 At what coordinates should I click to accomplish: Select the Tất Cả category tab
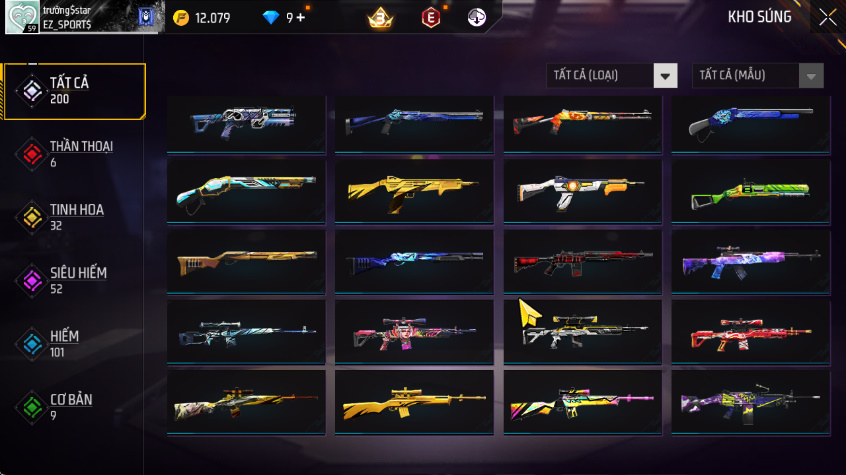[73, 91]
